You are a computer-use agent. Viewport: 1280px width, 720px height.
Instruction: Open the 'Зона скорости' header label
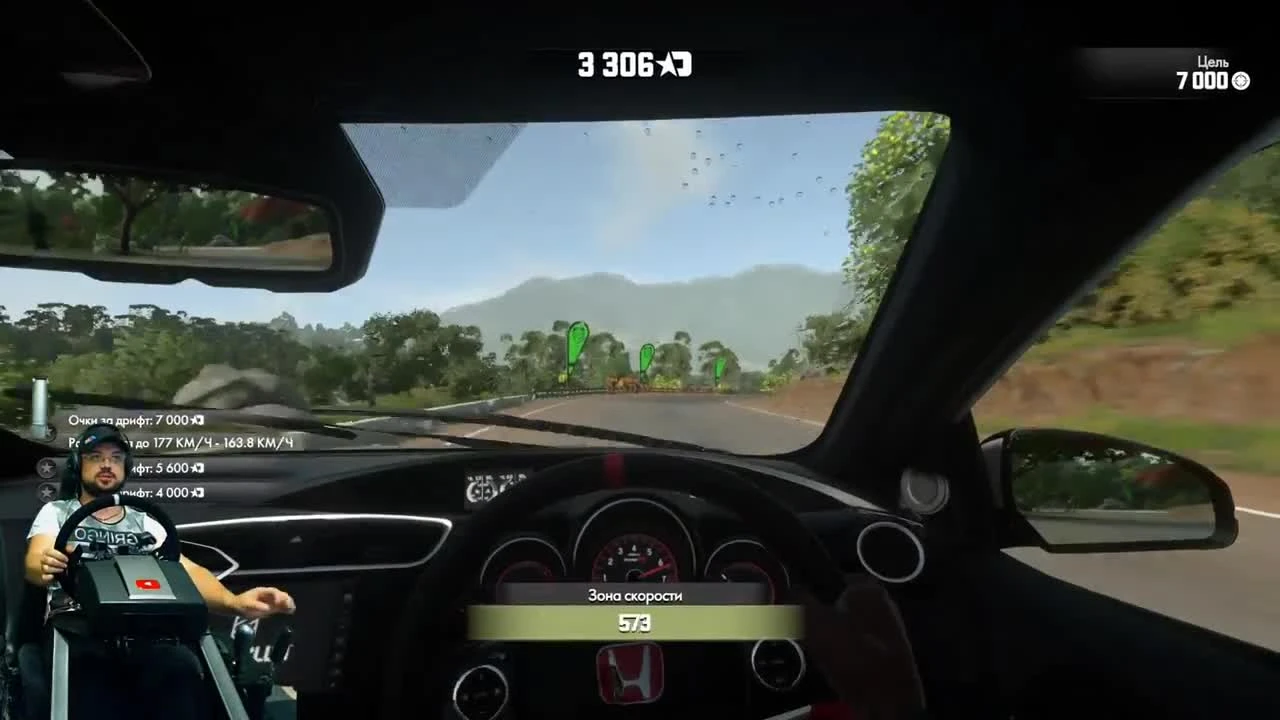(x=637, y=594)
